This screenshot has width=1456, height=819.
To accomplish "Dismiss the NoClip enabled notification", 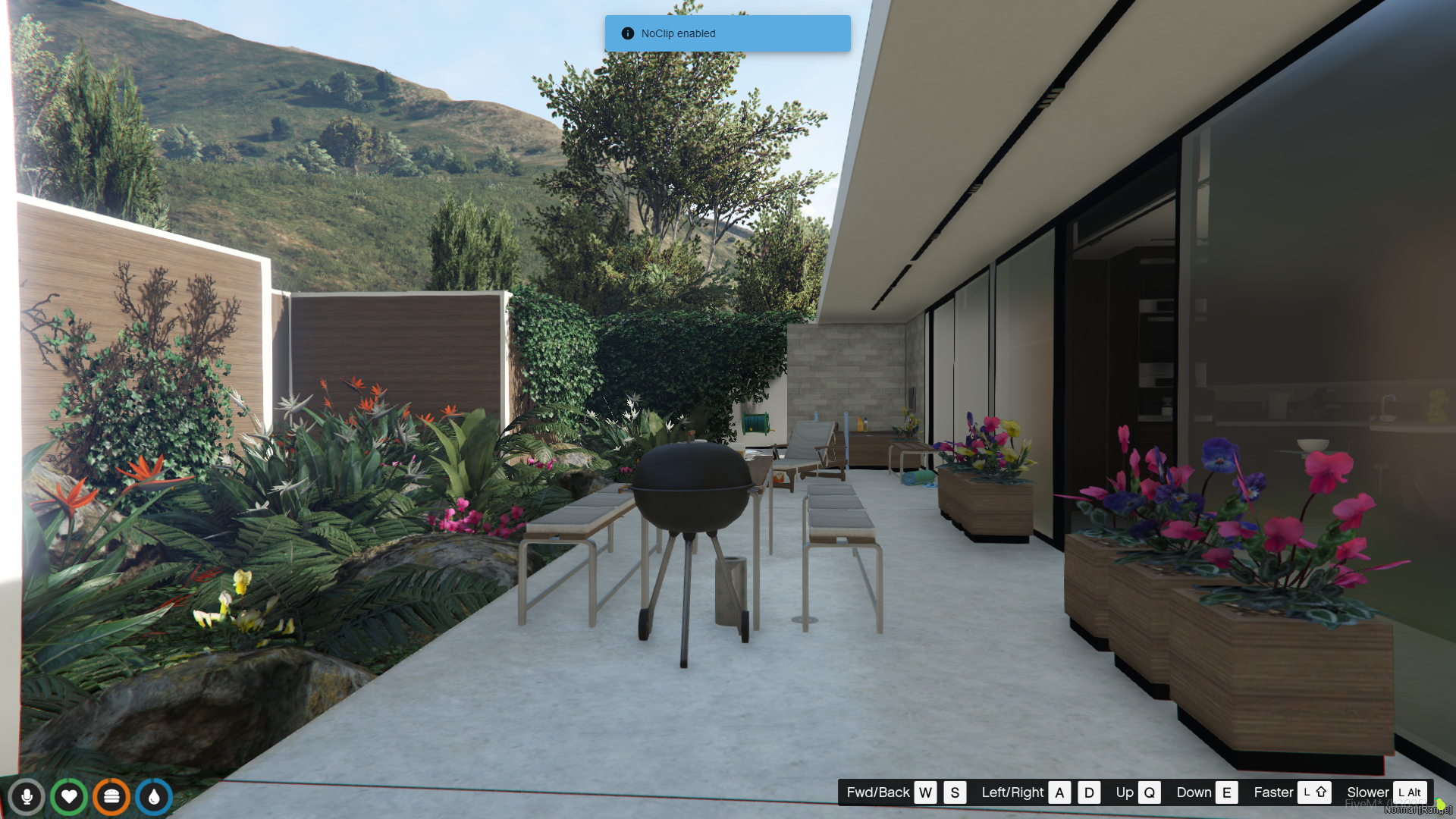I will 726,33.
